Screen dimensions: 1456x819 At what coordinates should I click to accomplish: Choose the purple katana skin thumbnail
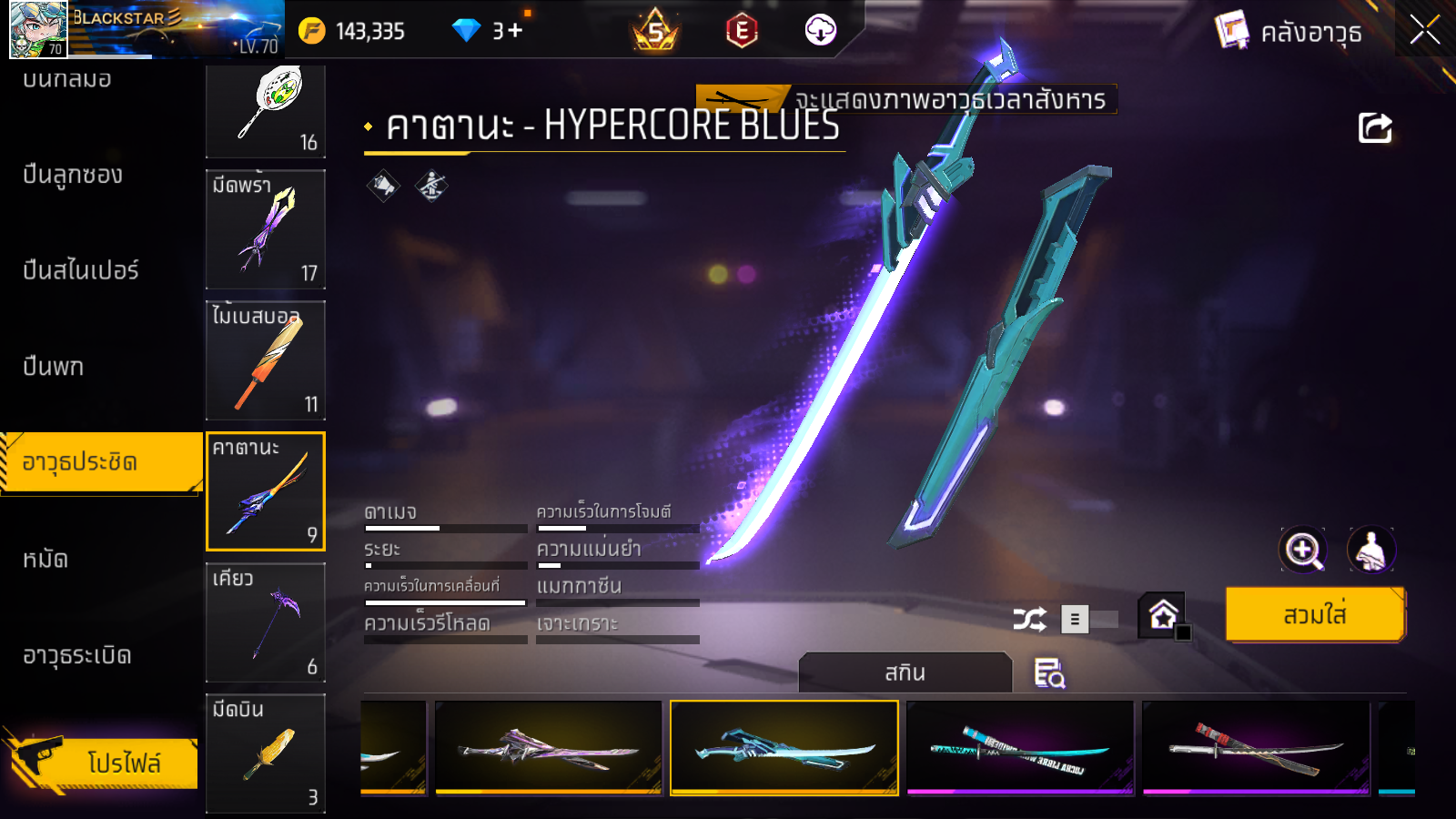[549, 748]
